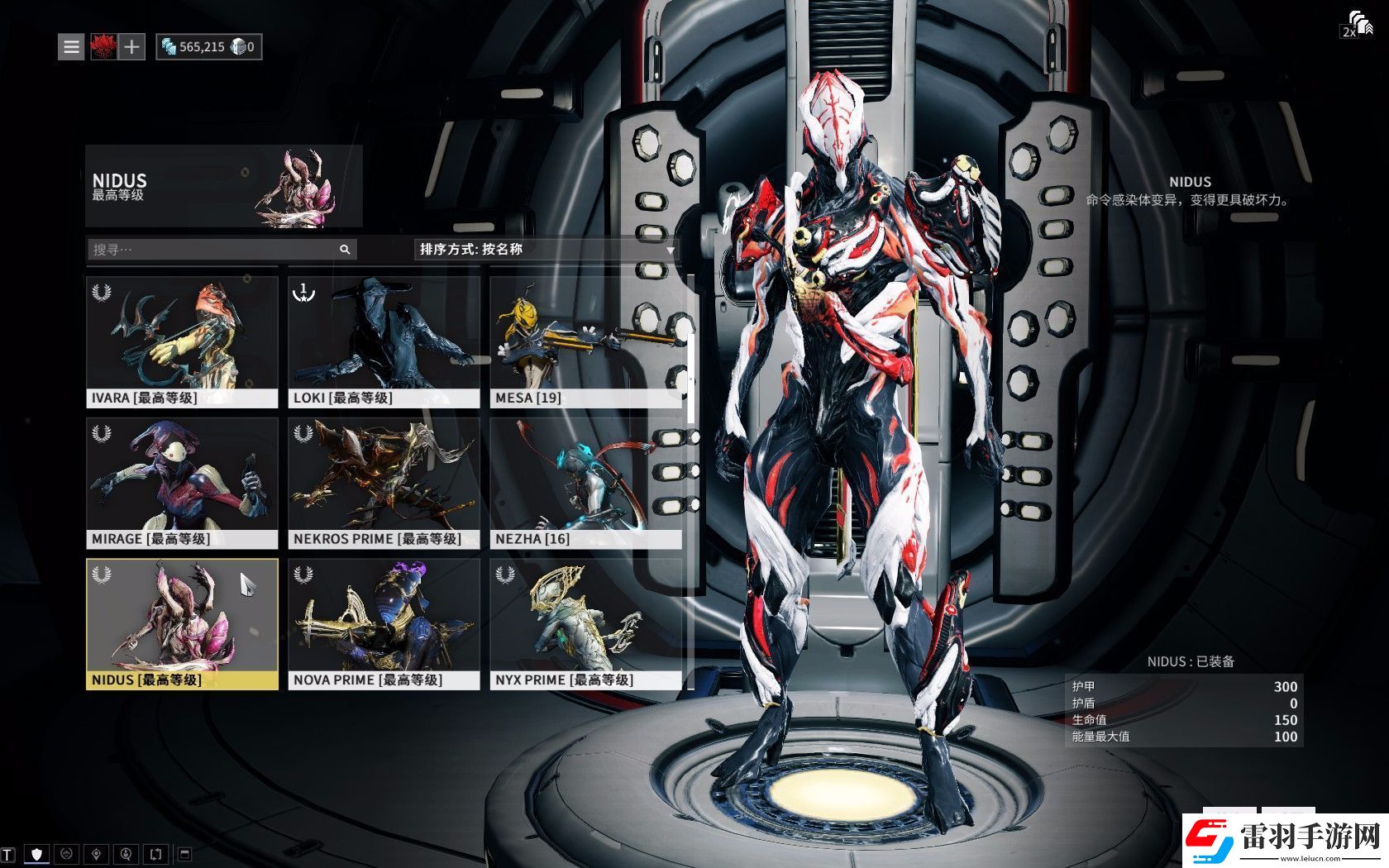Pick the Mirage warframe tile
The image size is (1389, 868).
point(182,483)
